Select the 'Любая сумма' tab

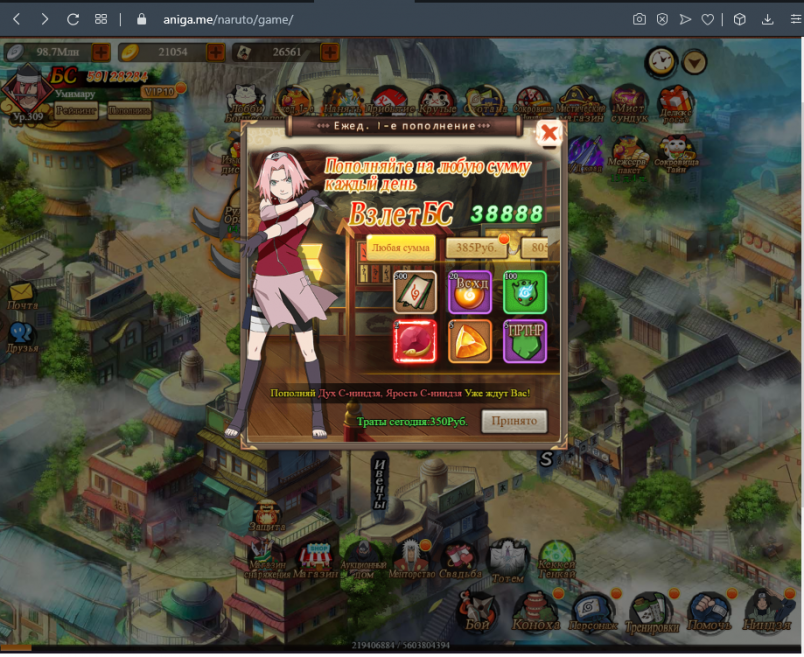point(400,247)
